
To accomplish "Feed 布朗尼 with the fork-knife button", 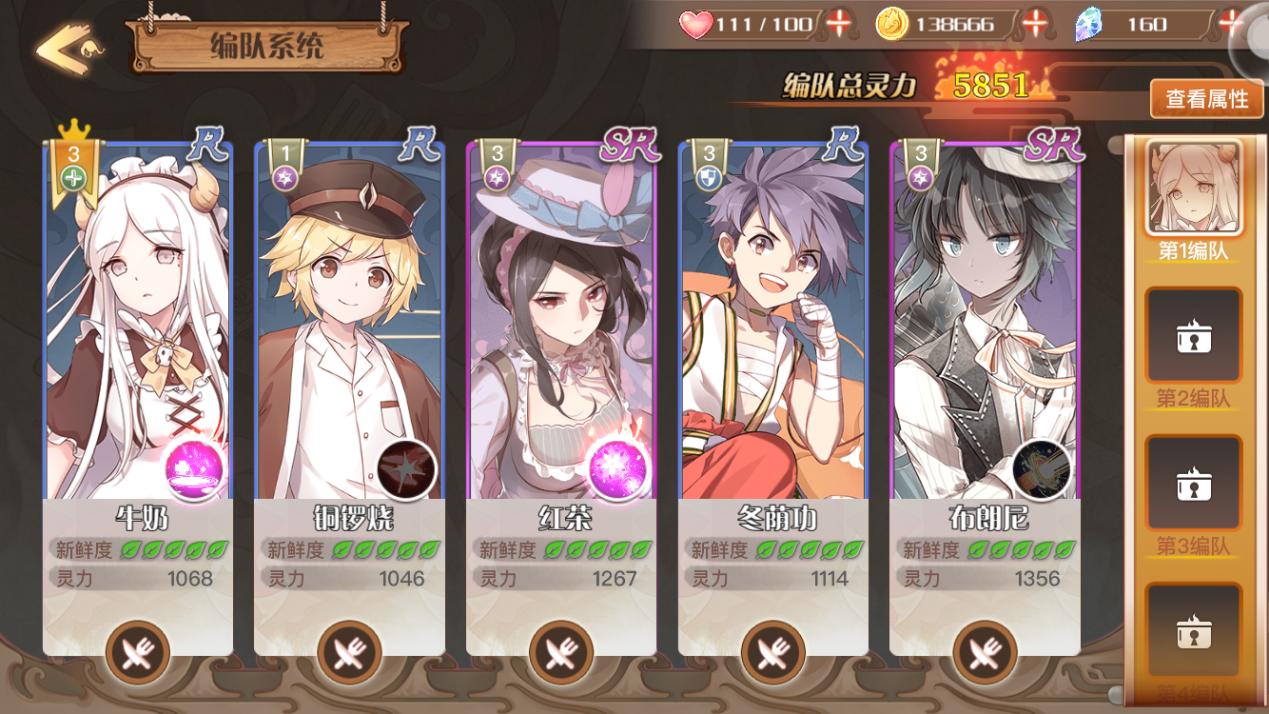I will [x=985, y=653].
